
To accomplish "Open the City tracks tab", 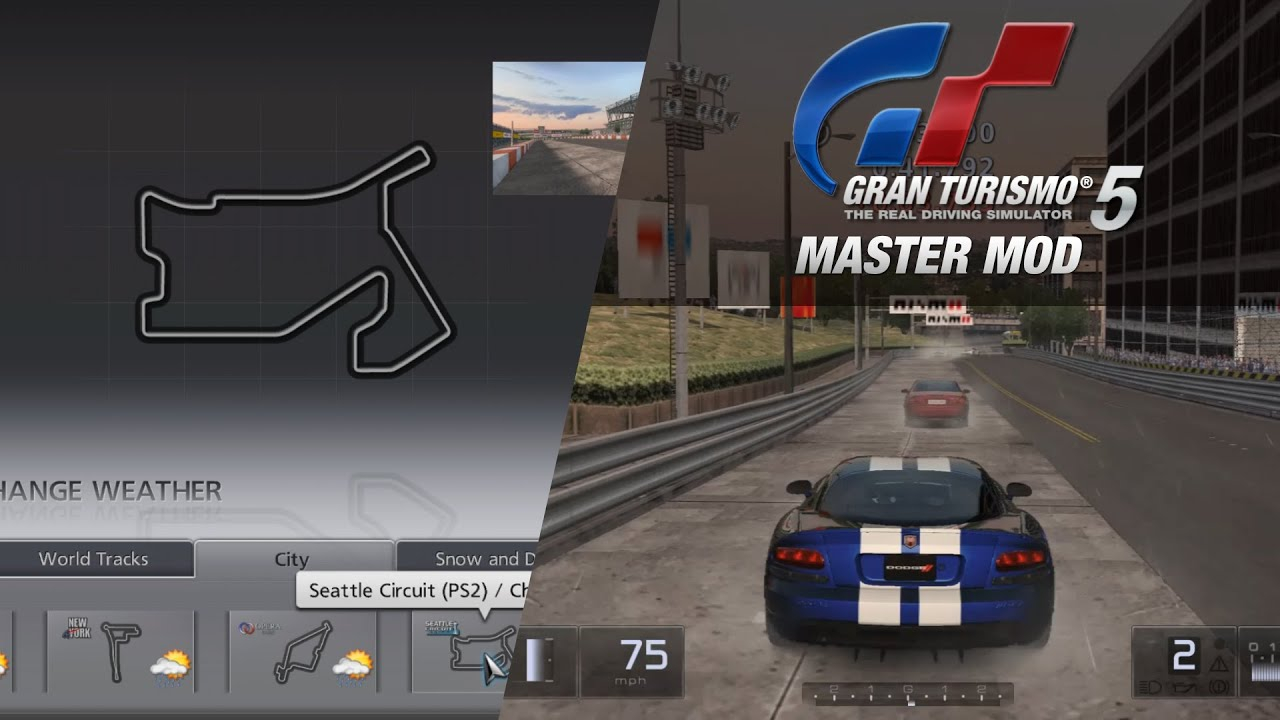I will coord(292,559).
